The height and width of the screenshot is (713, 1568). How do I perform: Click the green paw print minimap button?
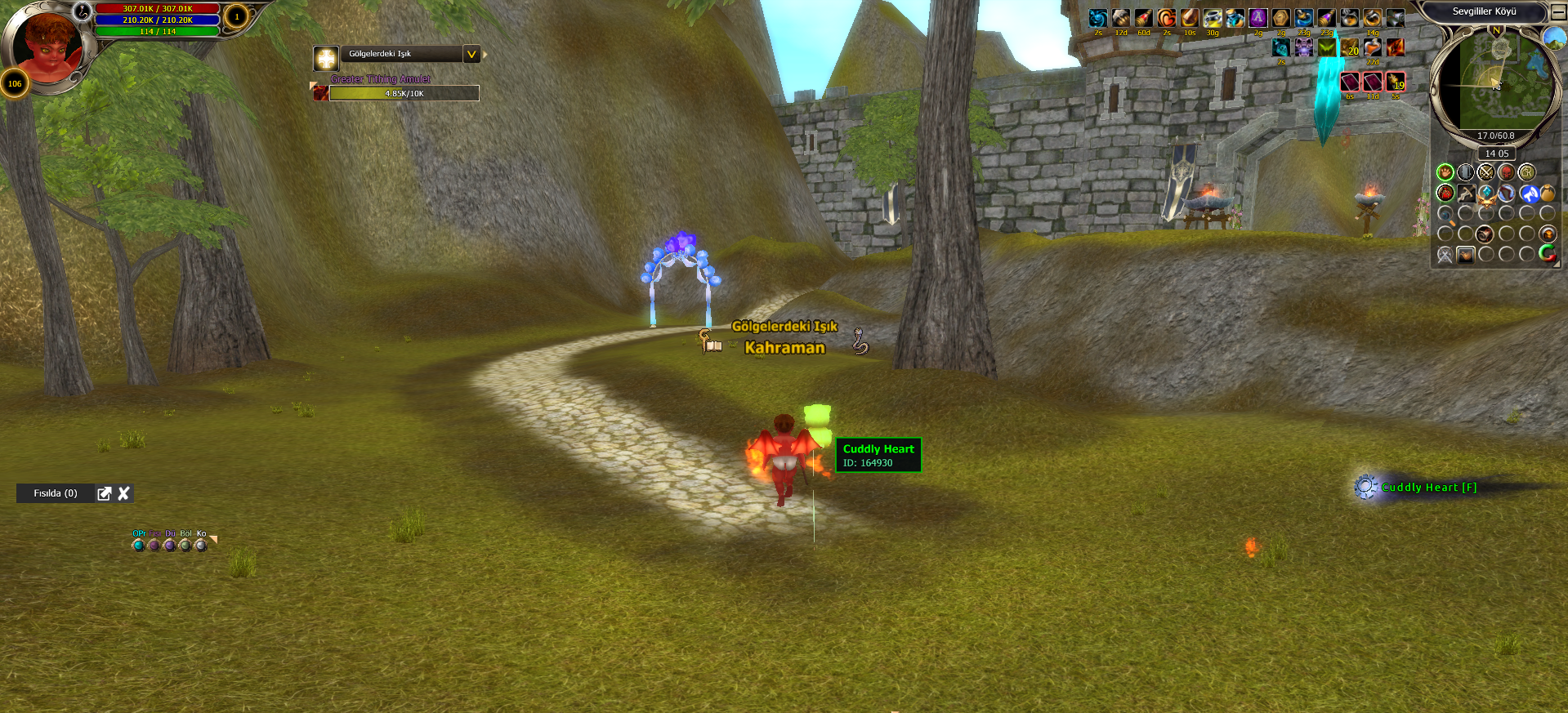point(1445,172)
